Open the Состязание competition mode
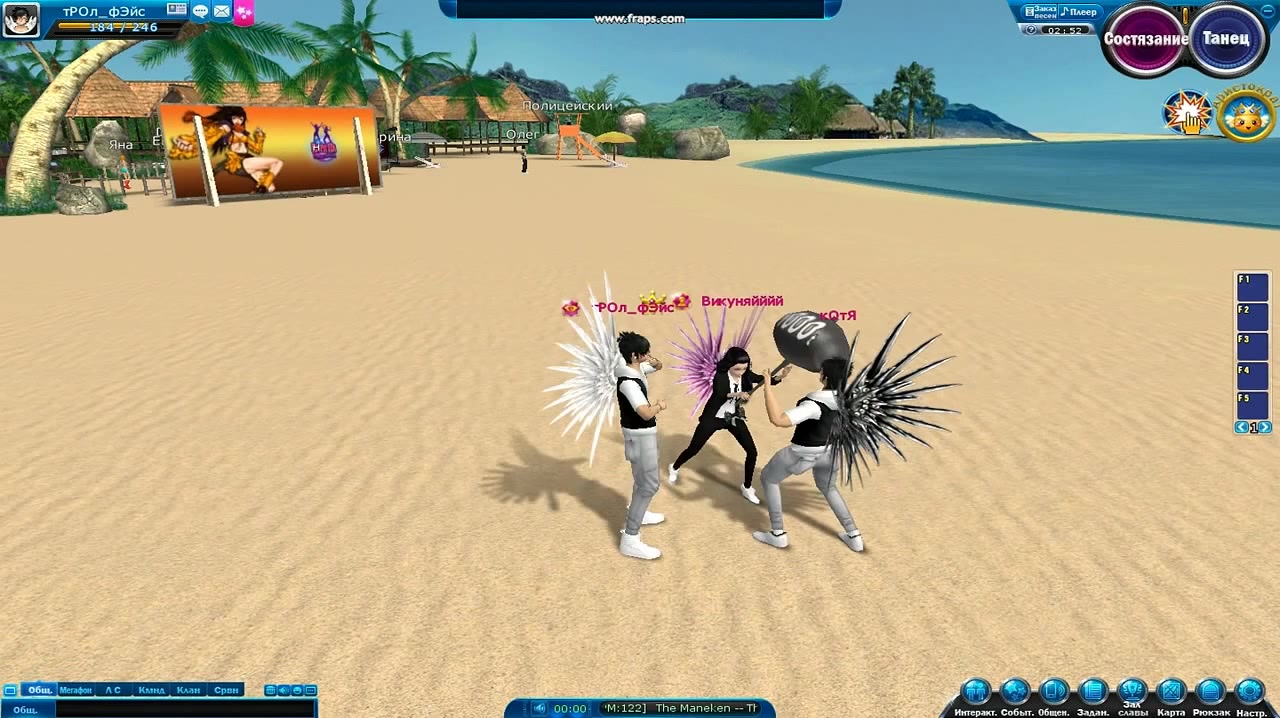Viewport: 1280px width, 718px height. pos(1145,40)
